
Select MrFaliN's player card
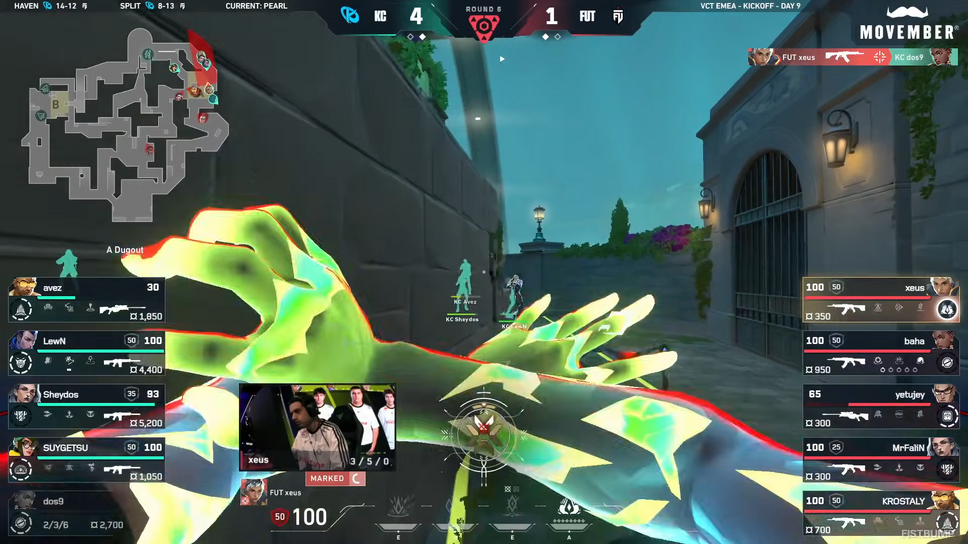pyautogui.click(x=881, y=460)
